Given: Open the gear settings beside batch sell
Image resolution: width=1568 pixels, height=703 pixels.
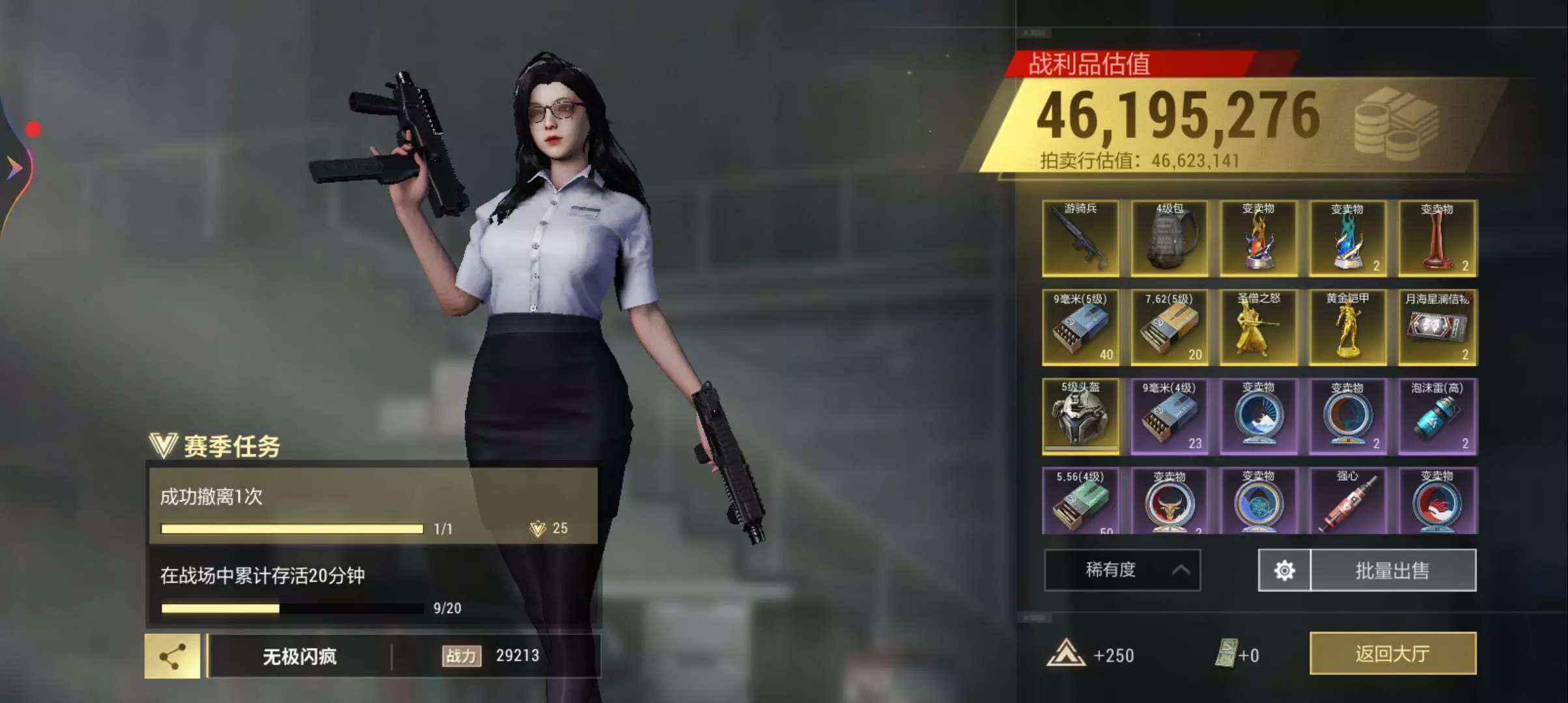Looking at the screenshot, I should pyautogui.click(x=1284, y=571).
